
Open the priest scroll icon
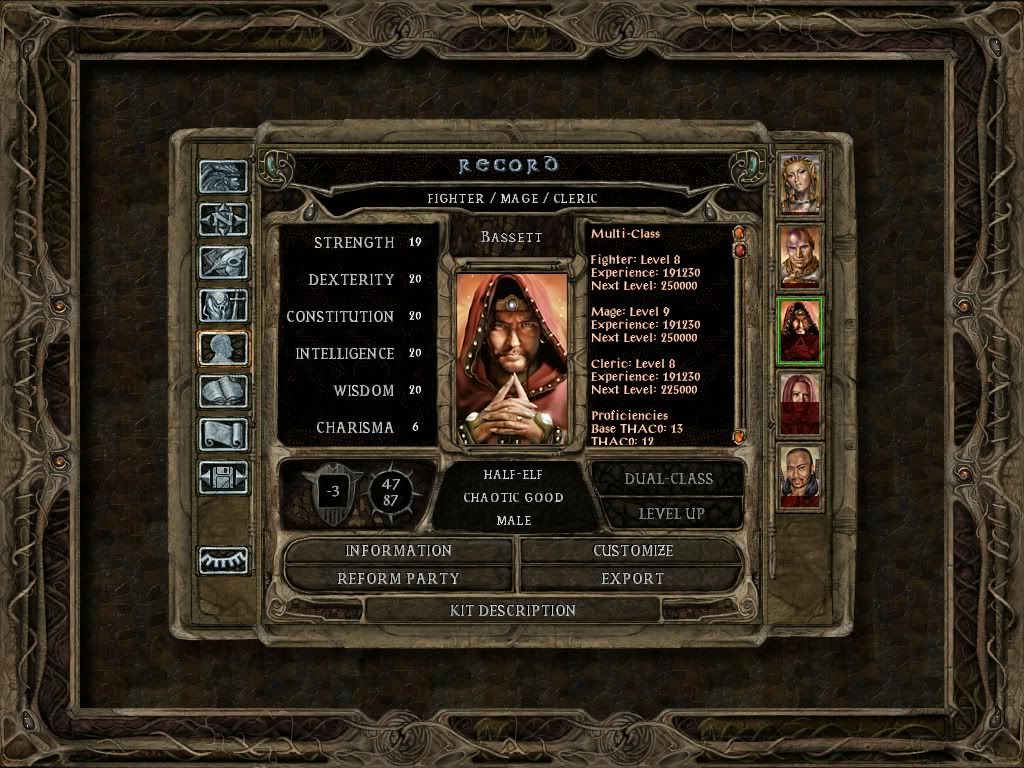(x=223, y=434)
